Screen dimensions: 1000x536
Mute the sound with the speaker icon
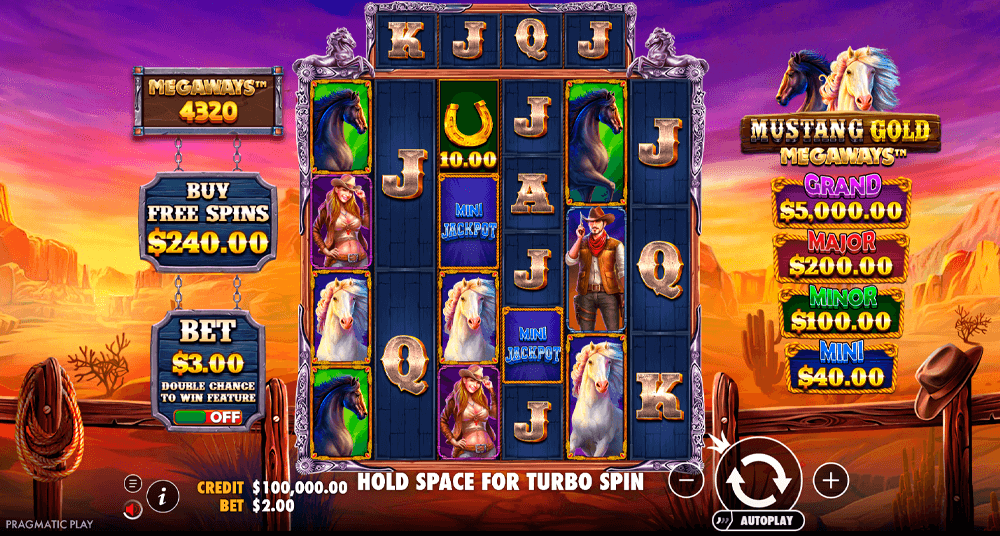point(133,509)
